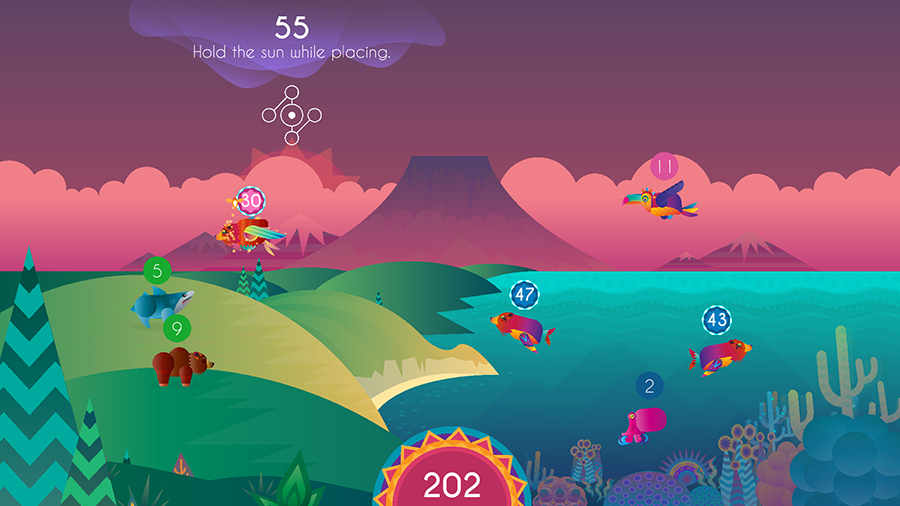900x506 pixels.
Task: Pick the blue badge numbered 43
Action: click(716, 321)
